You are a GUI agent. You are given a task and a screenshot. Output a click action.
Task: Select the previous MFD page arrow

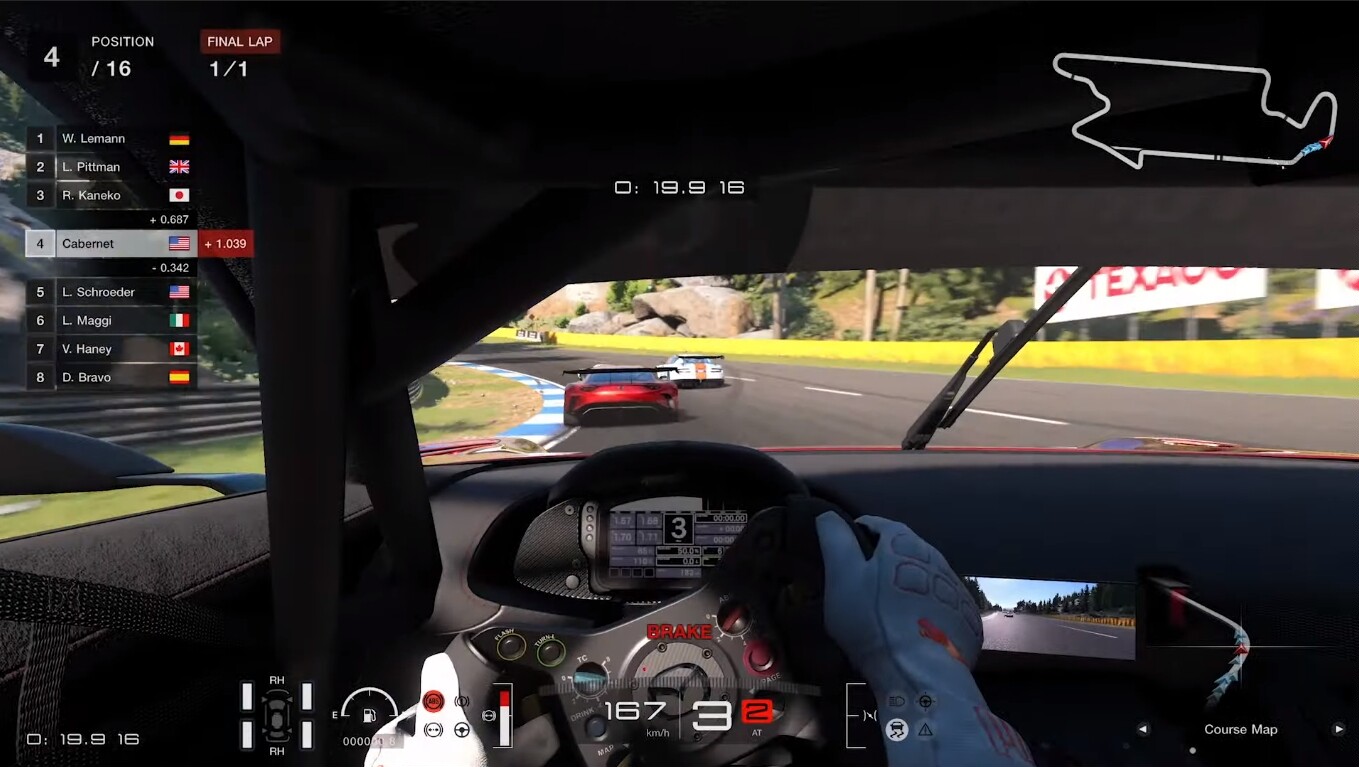(x=1143, y=729)
